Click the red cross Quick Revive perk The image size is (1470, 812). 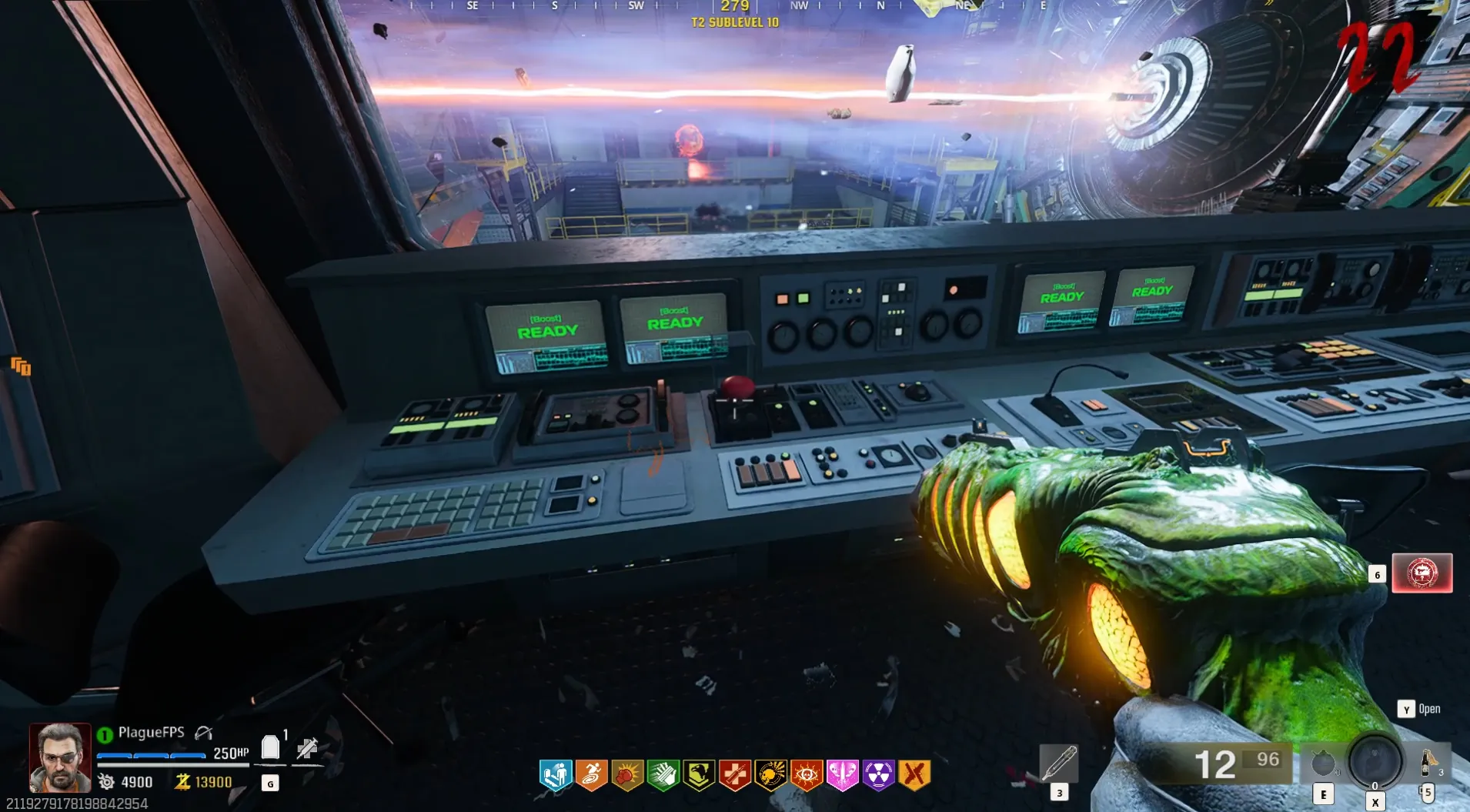pos(735,774)
